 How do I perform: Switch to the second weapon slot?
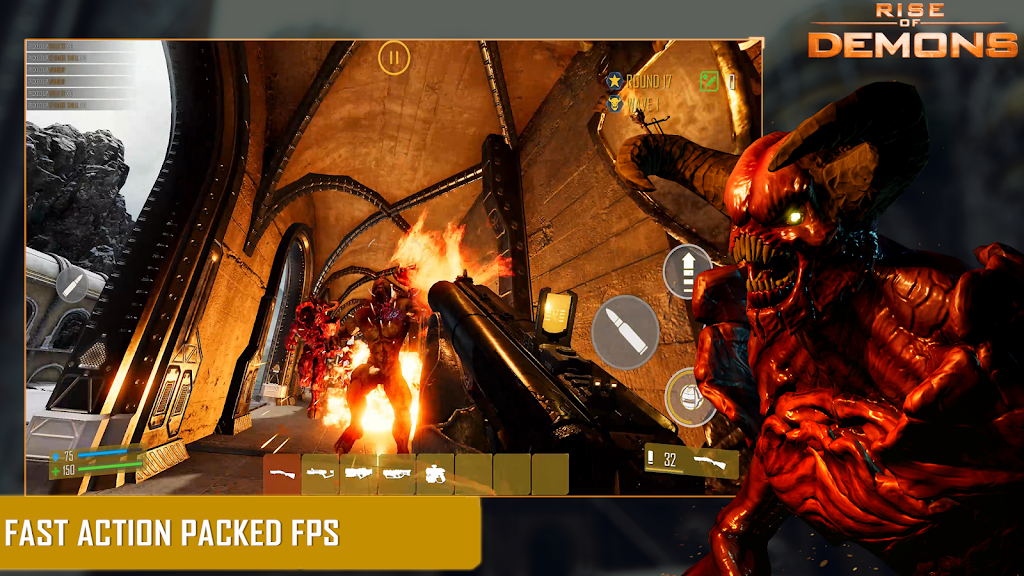[321, 474]
